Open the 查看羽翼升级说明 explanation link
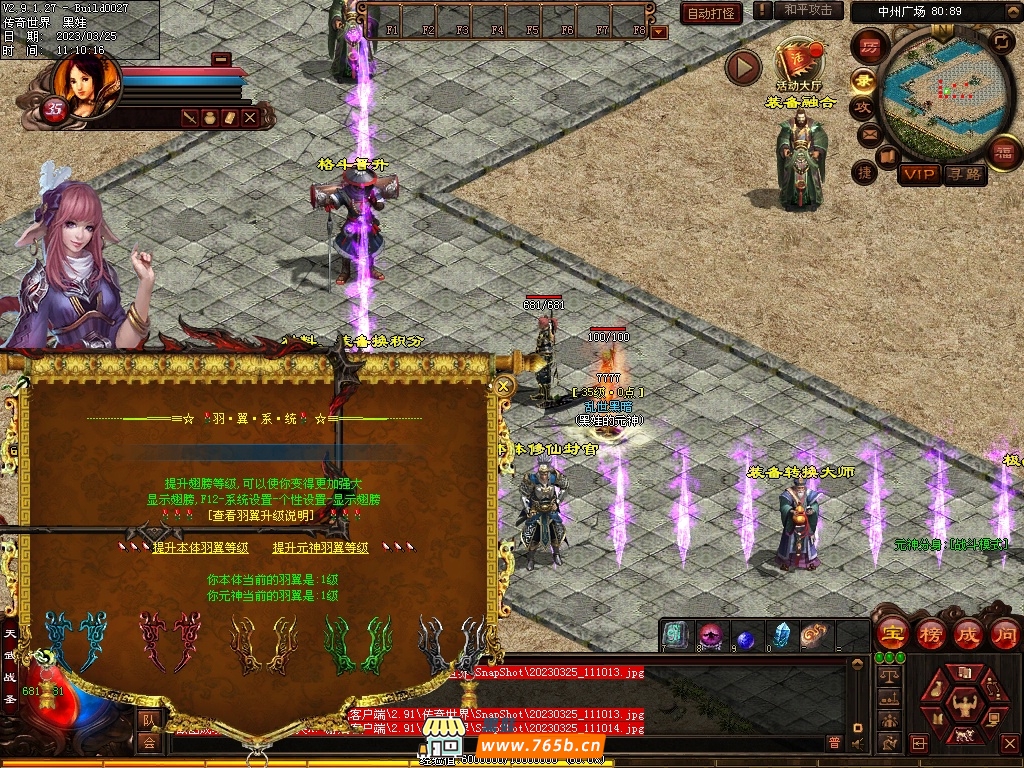The width and height of the screenshot is (1024, 768). pyautogui.click(x=261, y=516)
